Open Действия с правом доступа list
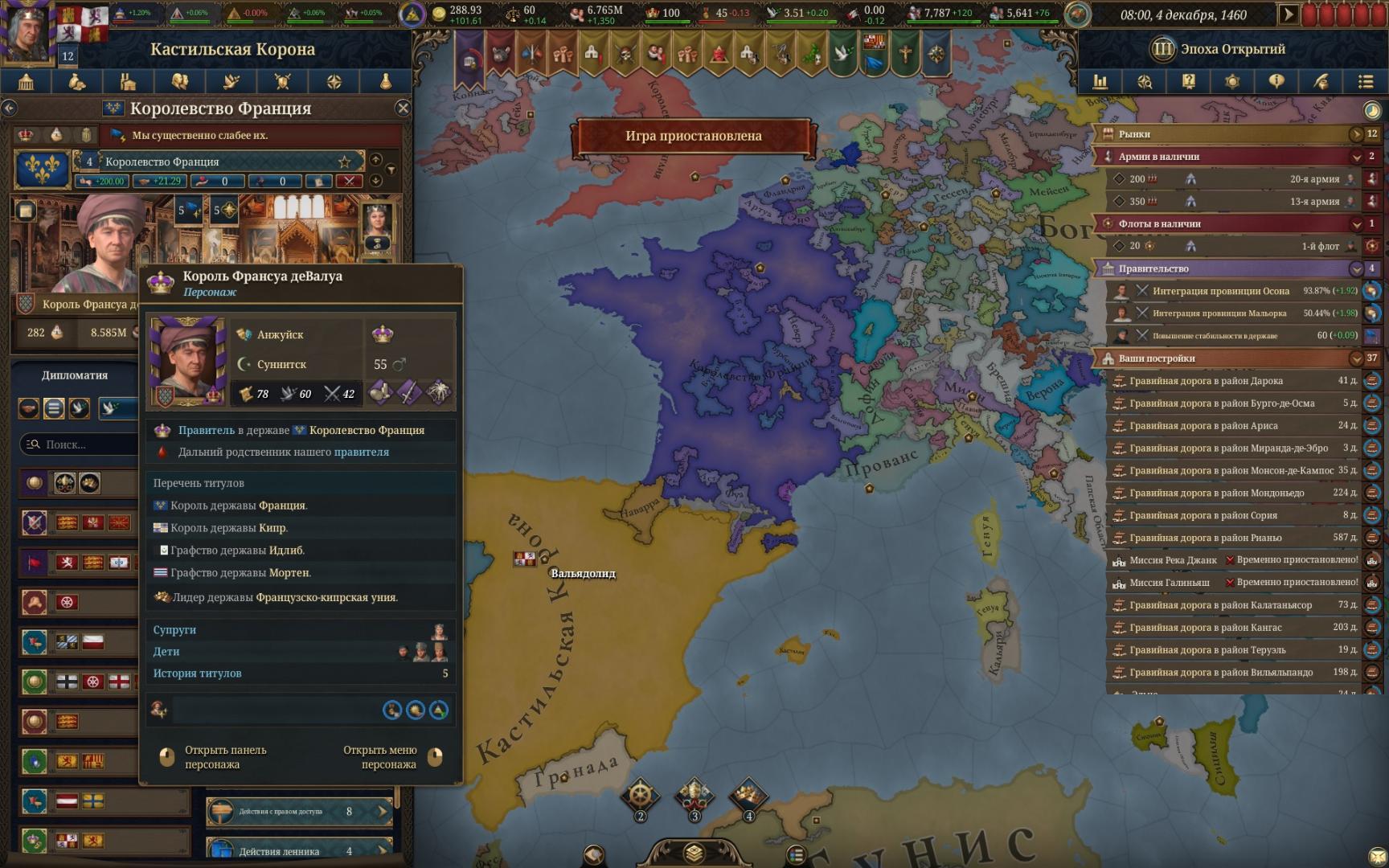The width and height of the screenshot is (1389, 868). point(299,812)
